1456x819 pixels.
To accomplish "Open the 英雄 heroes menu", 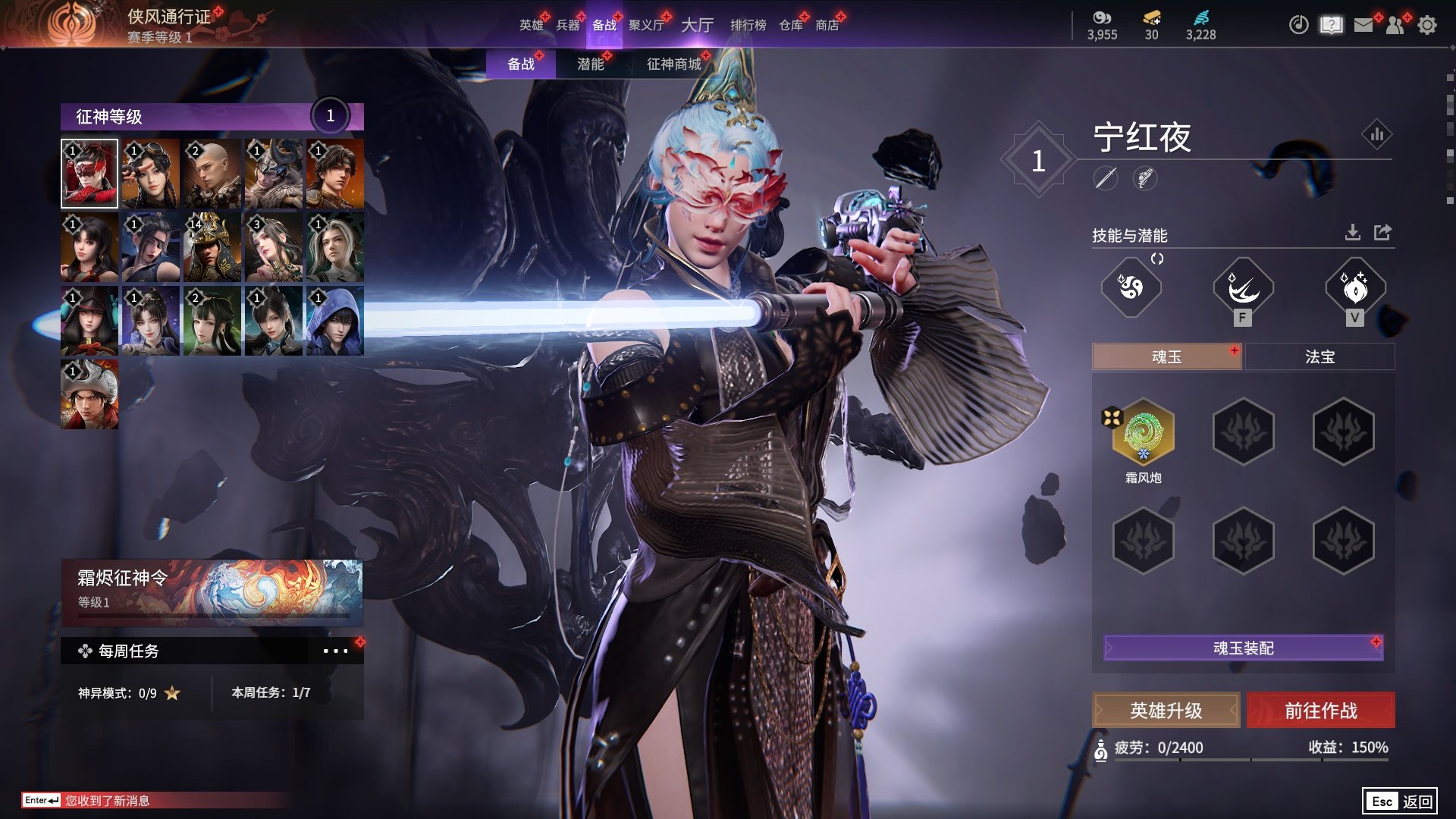I will pos(531,25).
